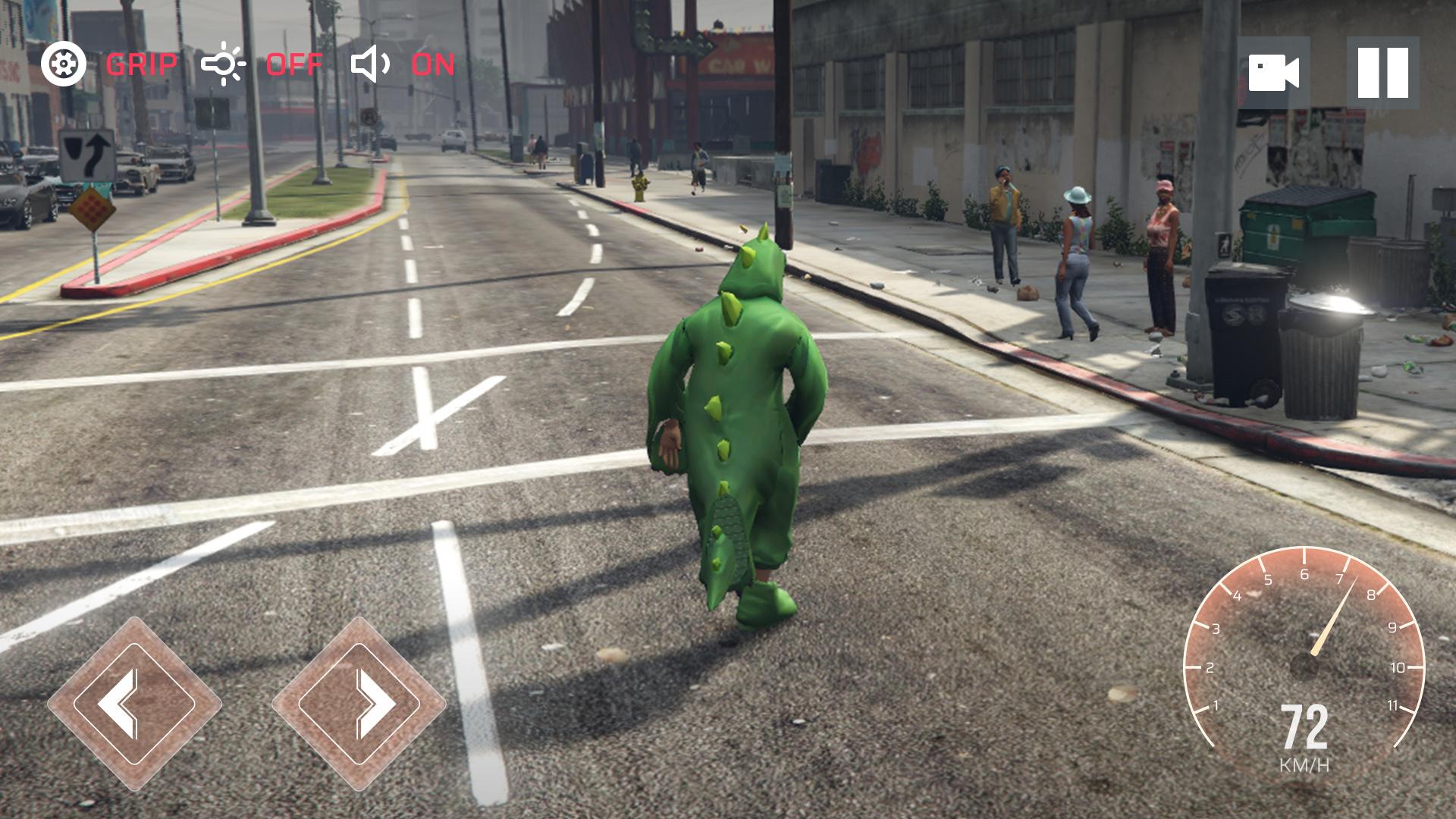The width and height of the screenshot is (1456, 819).
Task: Turn the headlights toggle from OFF
Action: tap(262, 64)
